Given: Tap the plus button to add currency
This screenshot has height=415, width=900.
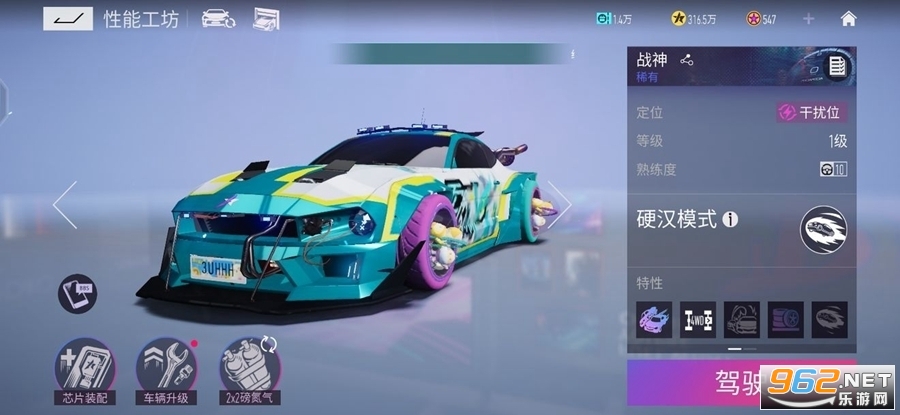Looking at the screenshot, I should (x=808, y=19).
